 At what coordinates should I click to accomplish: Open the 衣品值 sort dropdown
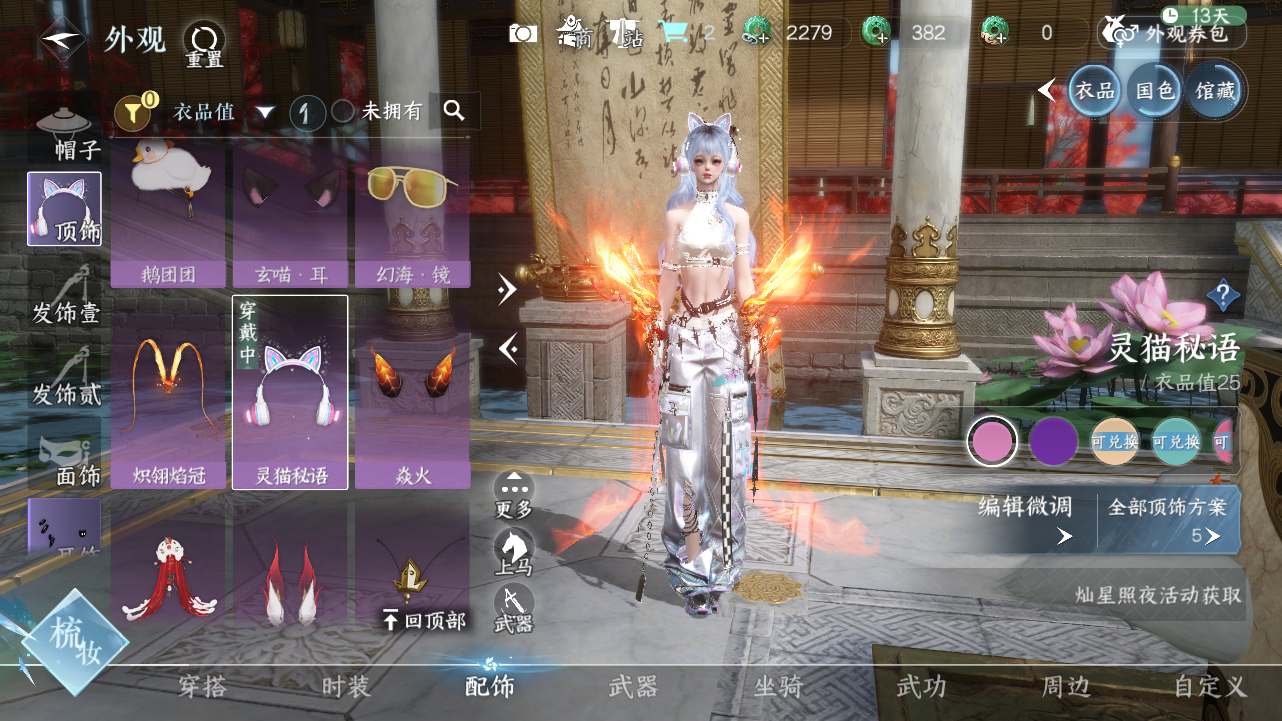click(264, 112)
